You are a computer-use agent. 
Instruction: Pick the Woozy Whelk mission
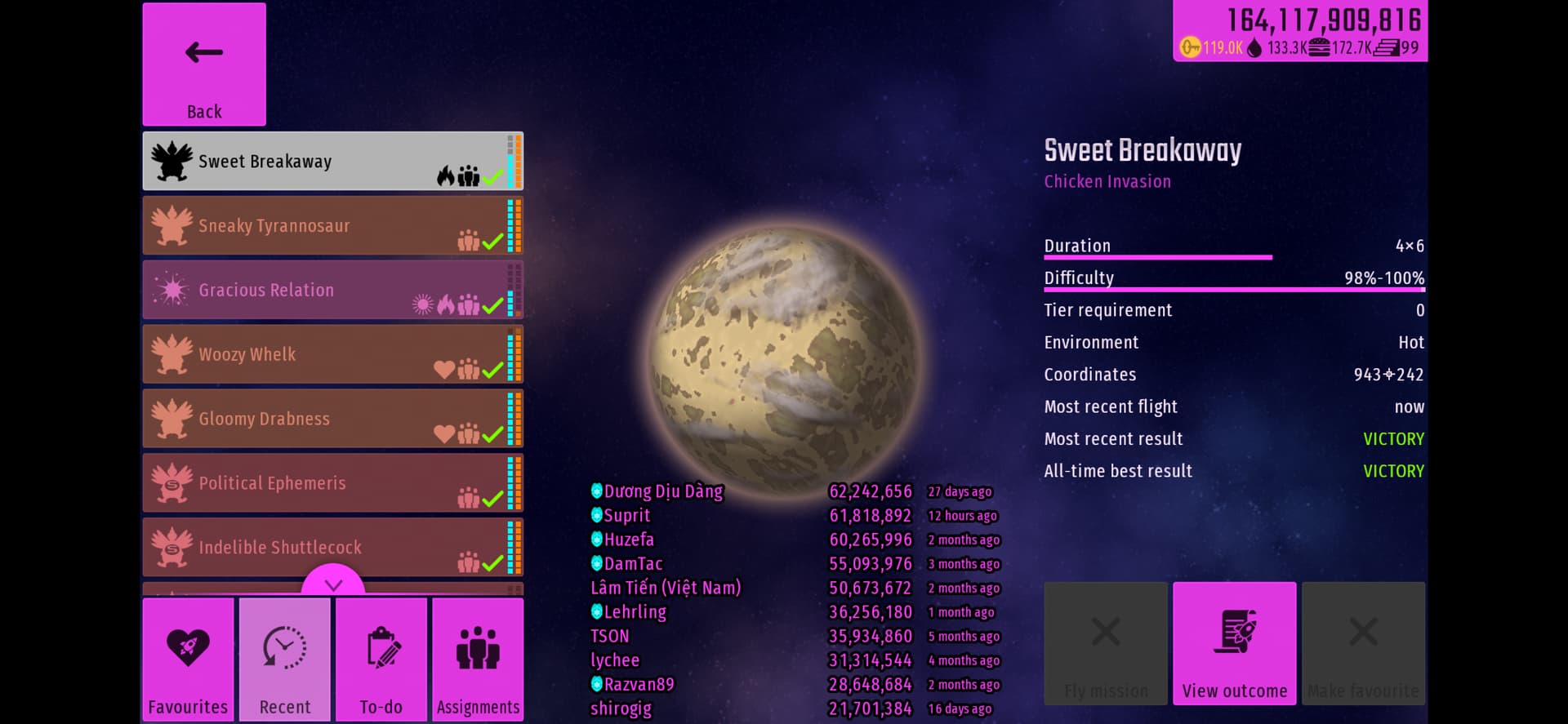pyautogui.click(x=332, y=355)
